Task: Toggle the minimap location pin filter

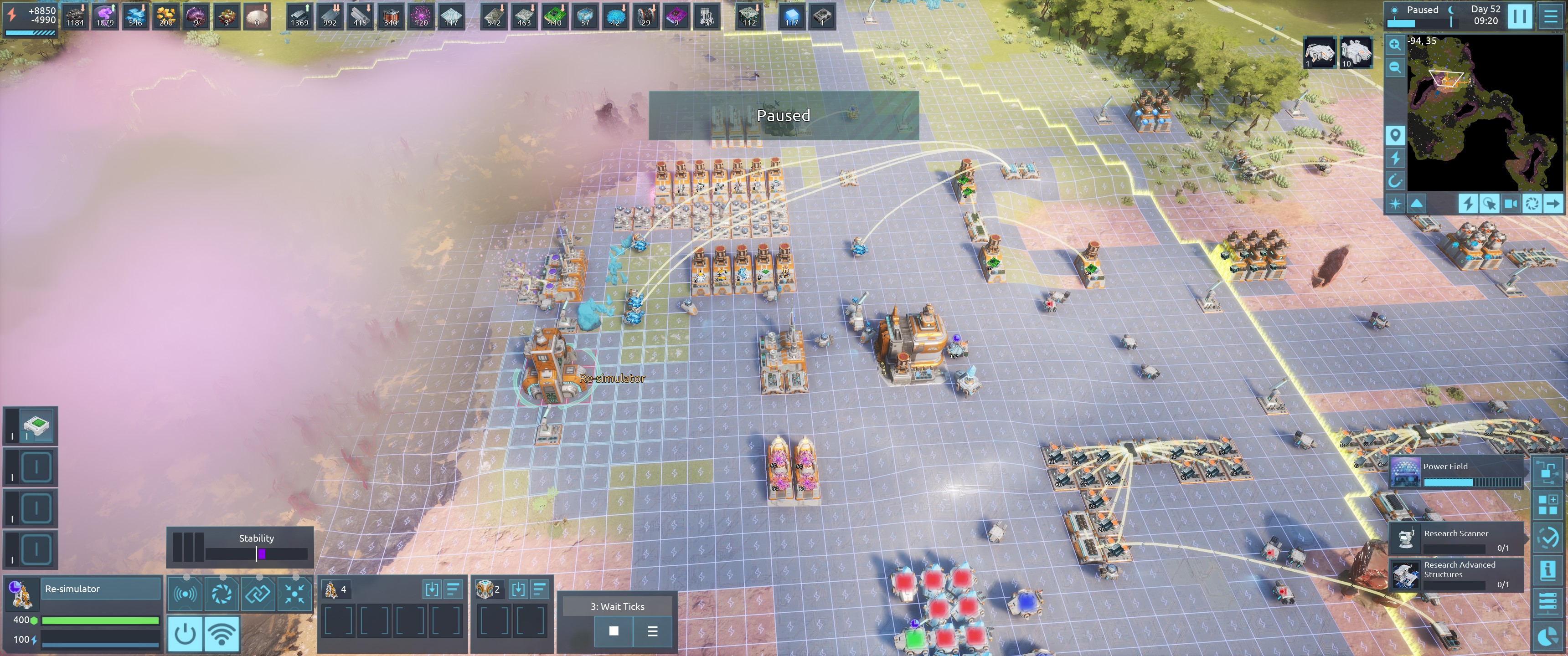Action: coord(1394,135)
